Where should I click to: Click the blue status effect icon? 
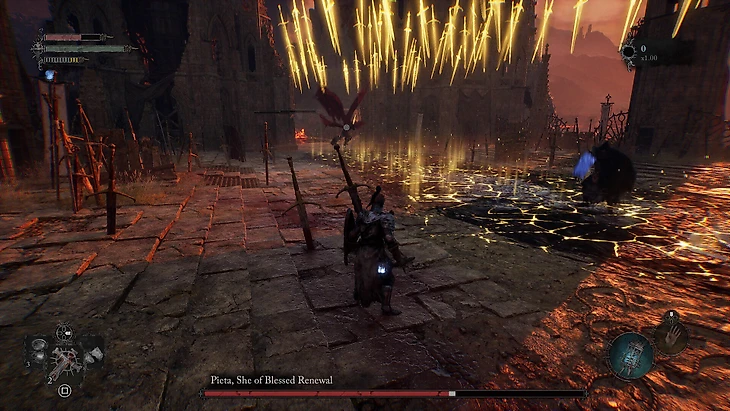point(49,74)
